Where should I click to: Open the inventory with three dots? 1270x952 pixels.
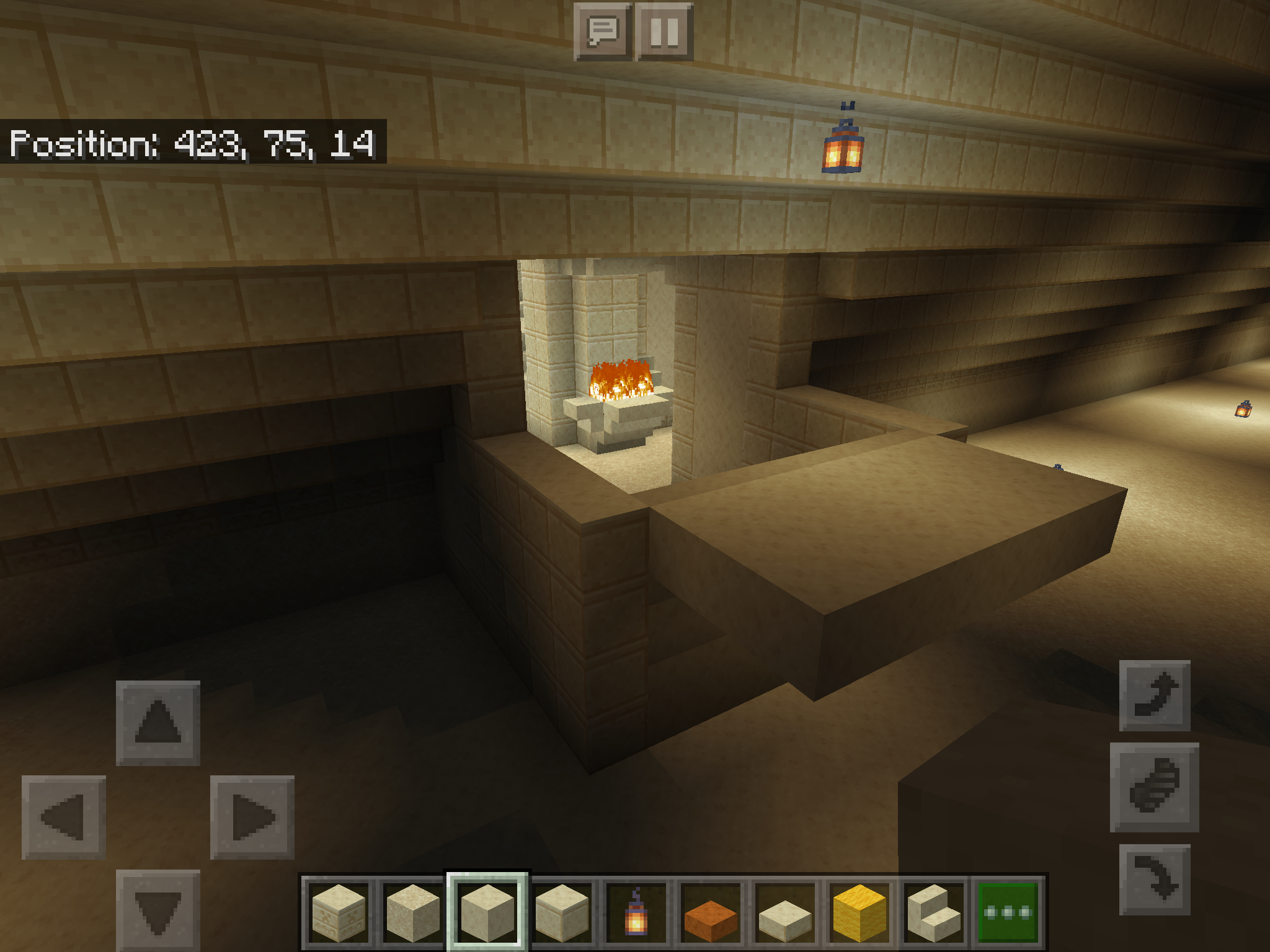[1008, 912]
